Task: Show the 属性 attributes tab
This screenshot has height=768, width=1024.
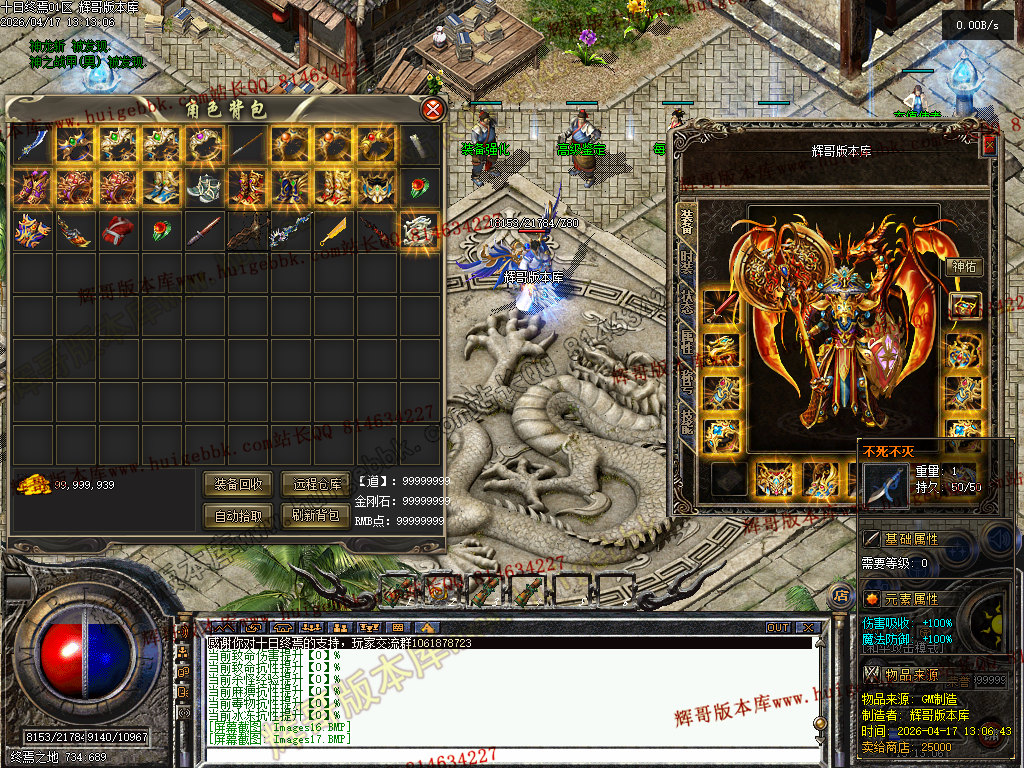Action: [687, 345]
